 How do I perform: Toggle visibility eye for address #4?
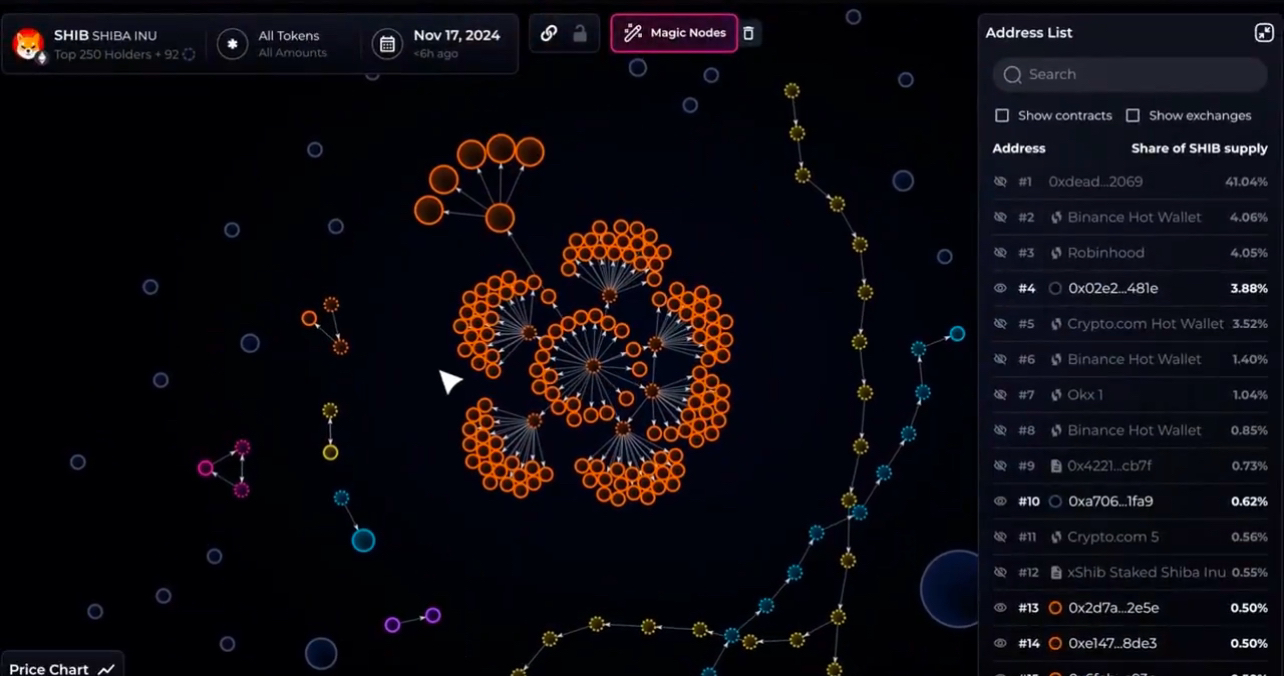click(x=999, y=288)
